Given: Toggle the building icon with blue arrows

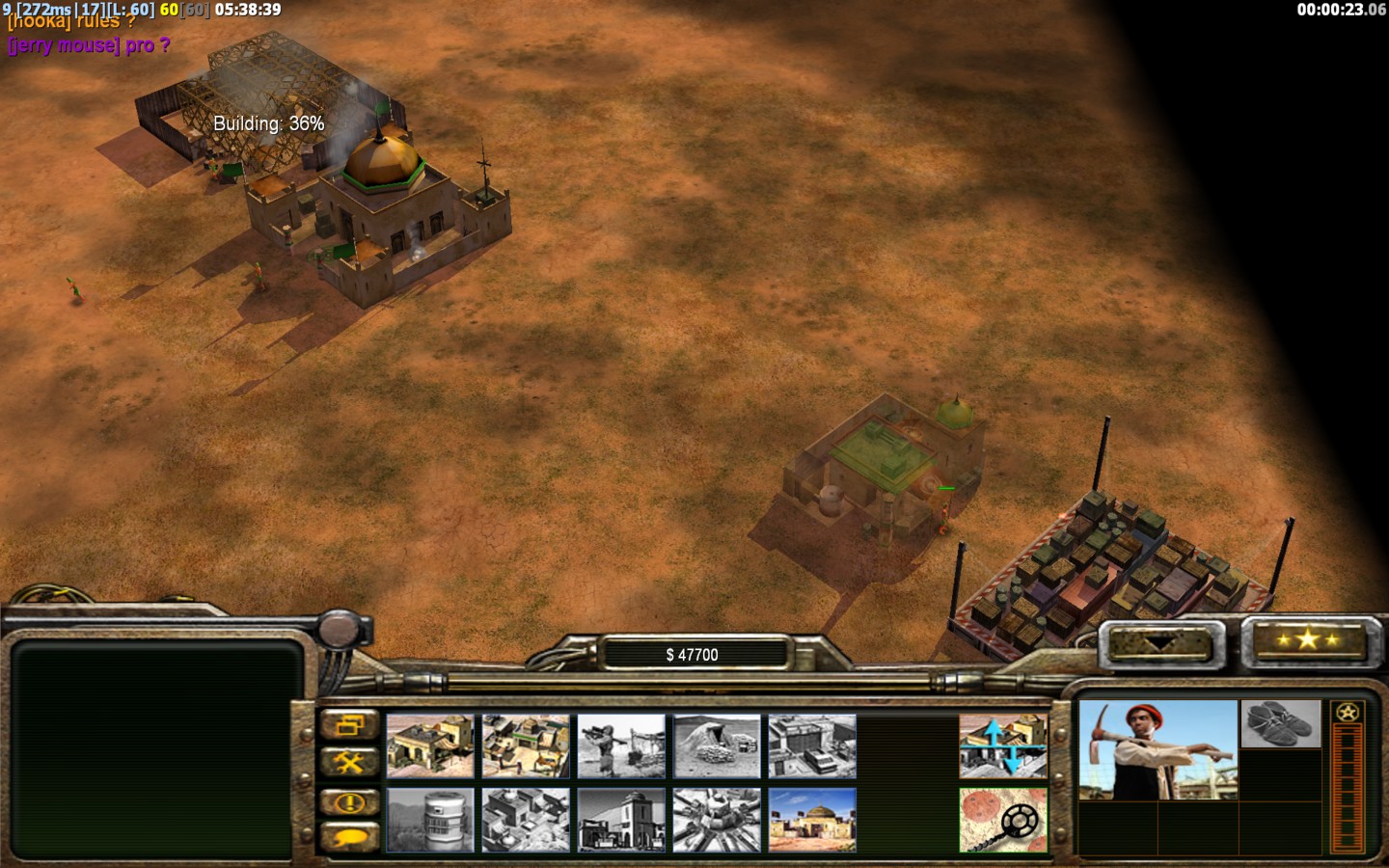Looking at the screenshot, I should [1003, 746].
